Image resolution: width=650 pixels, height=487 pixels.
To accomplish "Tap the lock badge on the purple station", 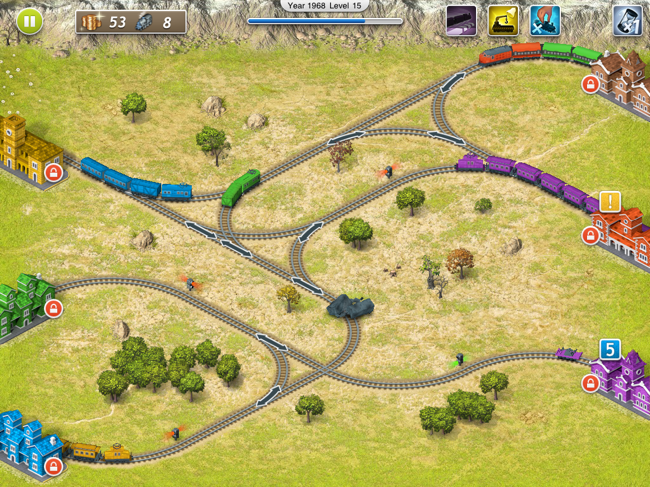I will pos(590,383).
